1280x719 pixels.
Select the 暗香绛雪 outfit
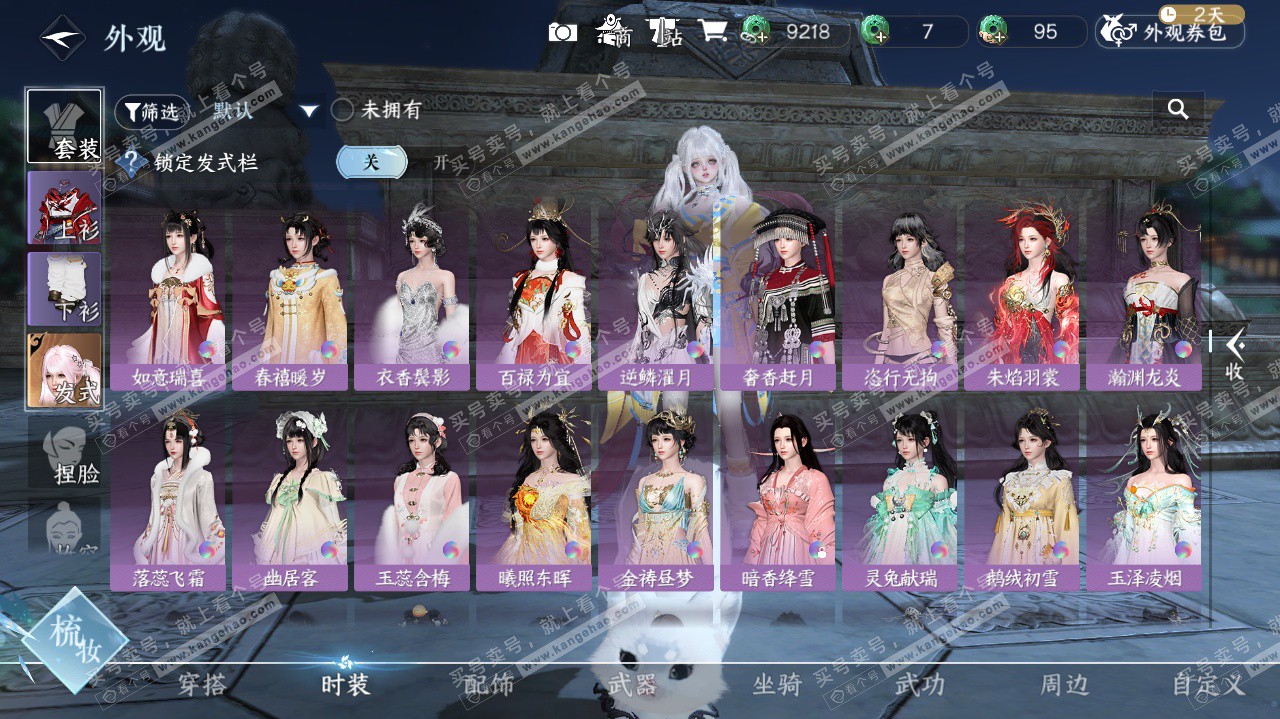[777, 500]
